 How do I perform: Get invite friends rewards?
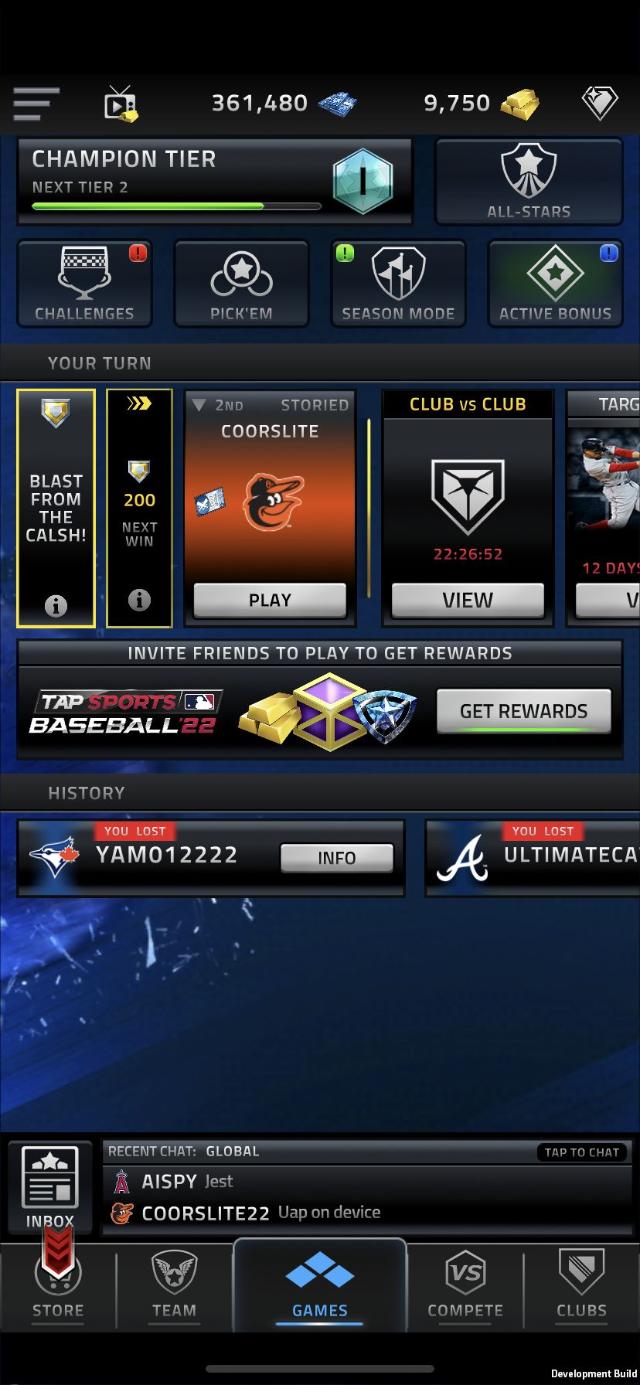[x=523, y=711]
